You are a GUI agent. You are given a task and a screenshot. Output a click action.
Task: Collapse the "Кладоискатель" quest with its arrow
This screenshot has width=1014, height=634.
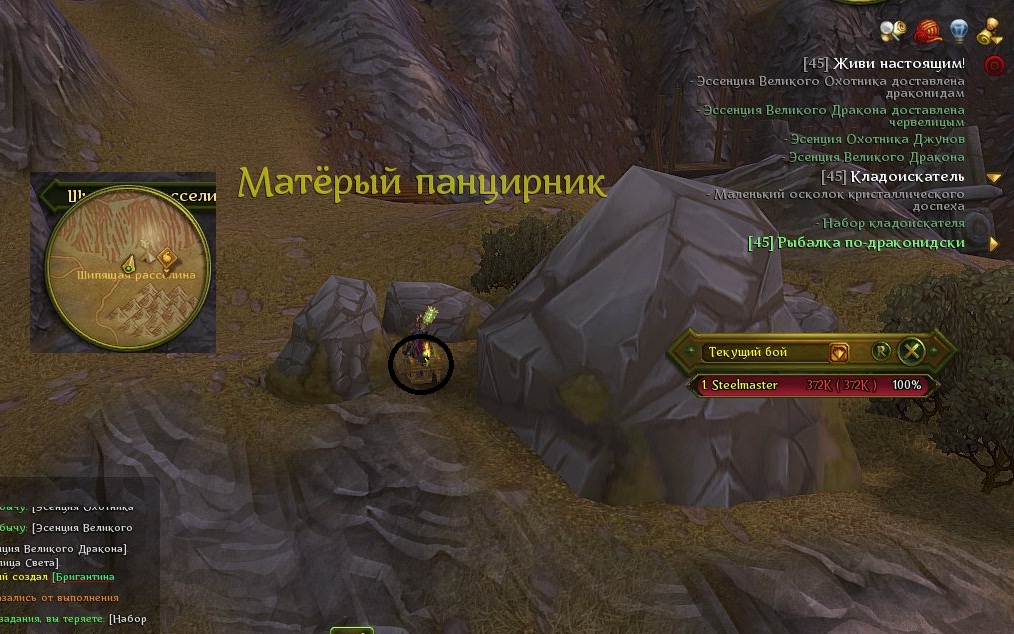994,178
